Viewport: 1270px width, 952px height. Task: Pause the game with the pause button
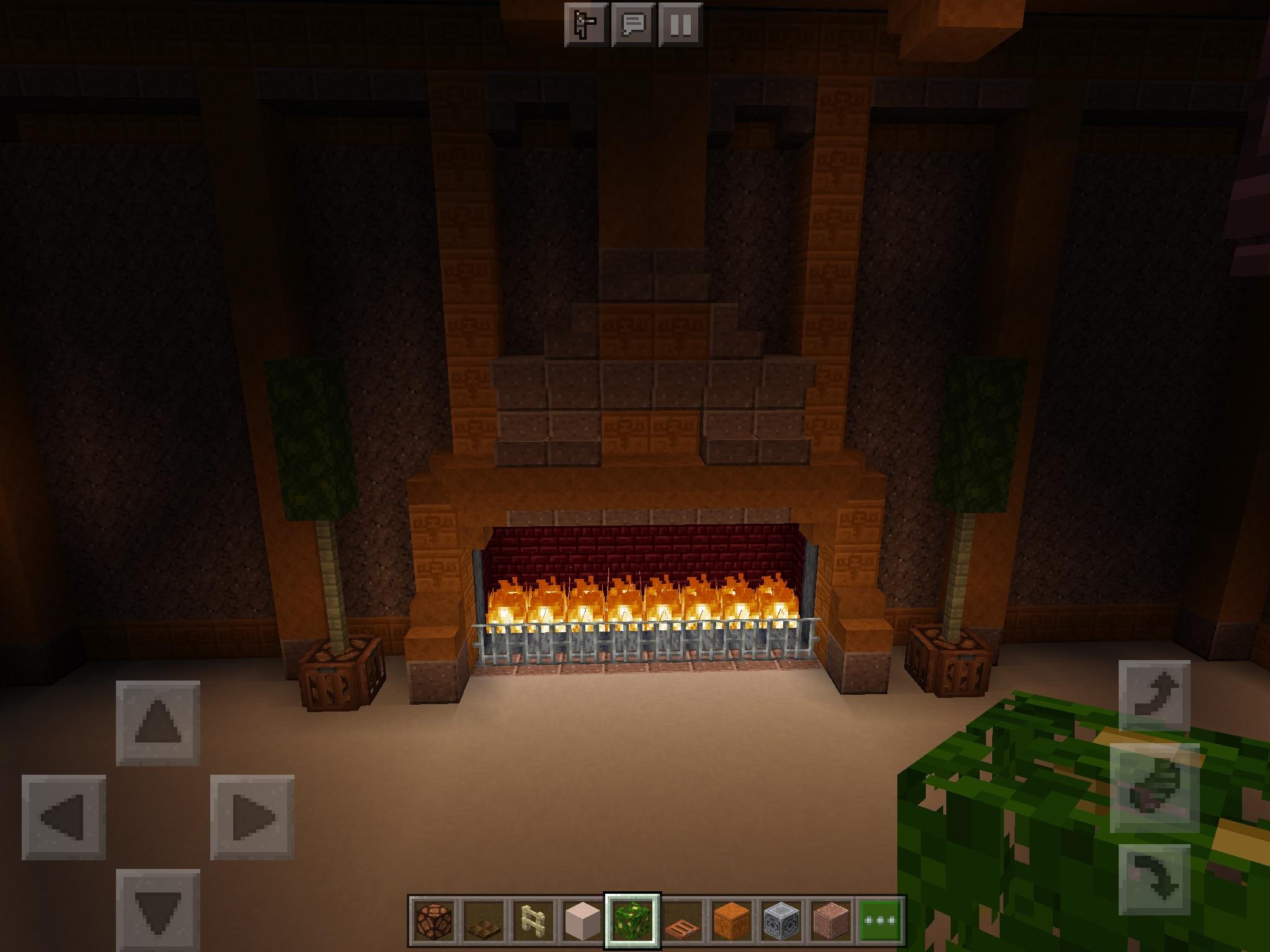tap(680, 25)
